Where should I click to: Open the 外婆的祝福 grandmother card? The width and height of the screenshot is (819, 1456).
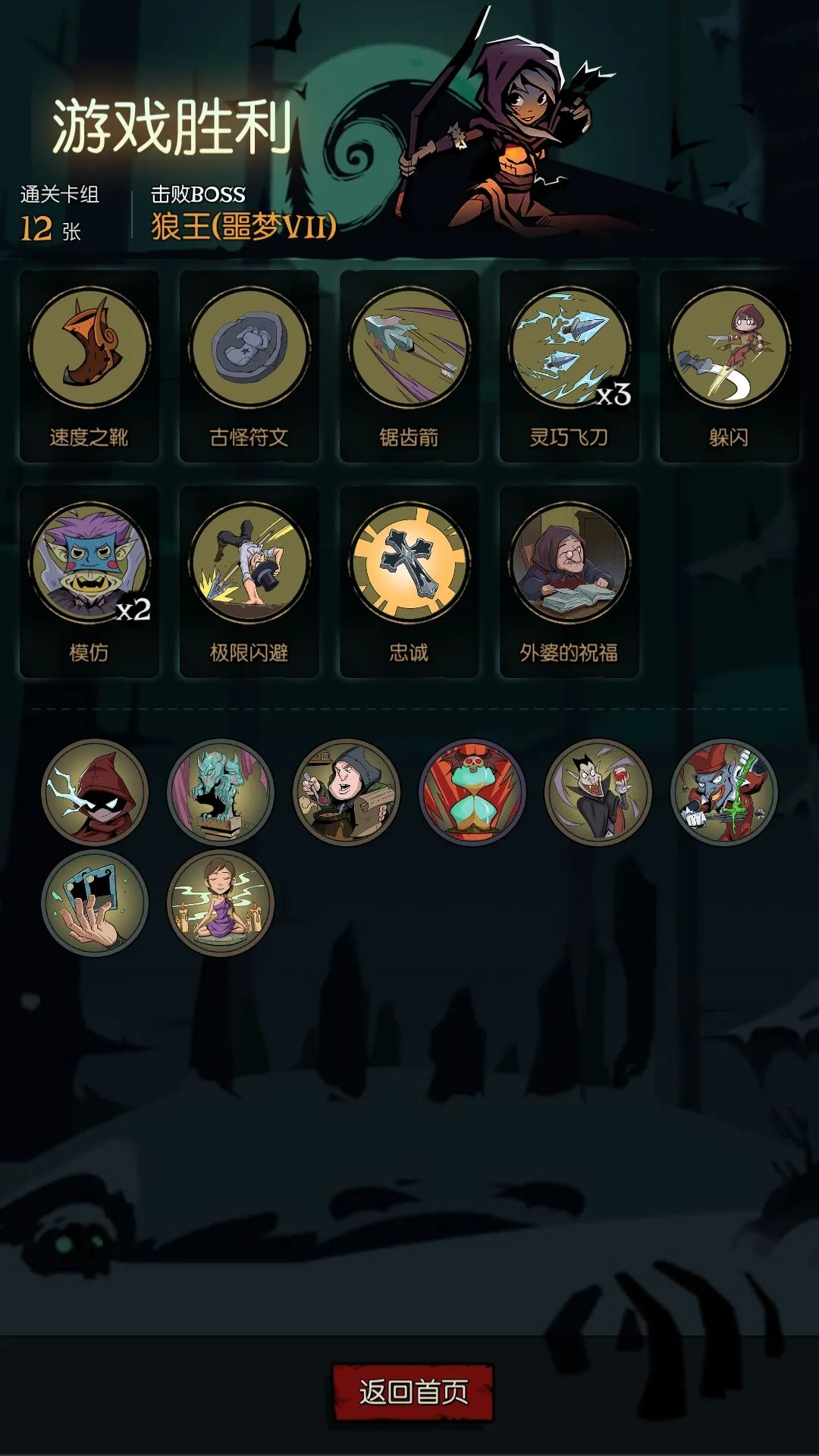[x=570, y=581]
